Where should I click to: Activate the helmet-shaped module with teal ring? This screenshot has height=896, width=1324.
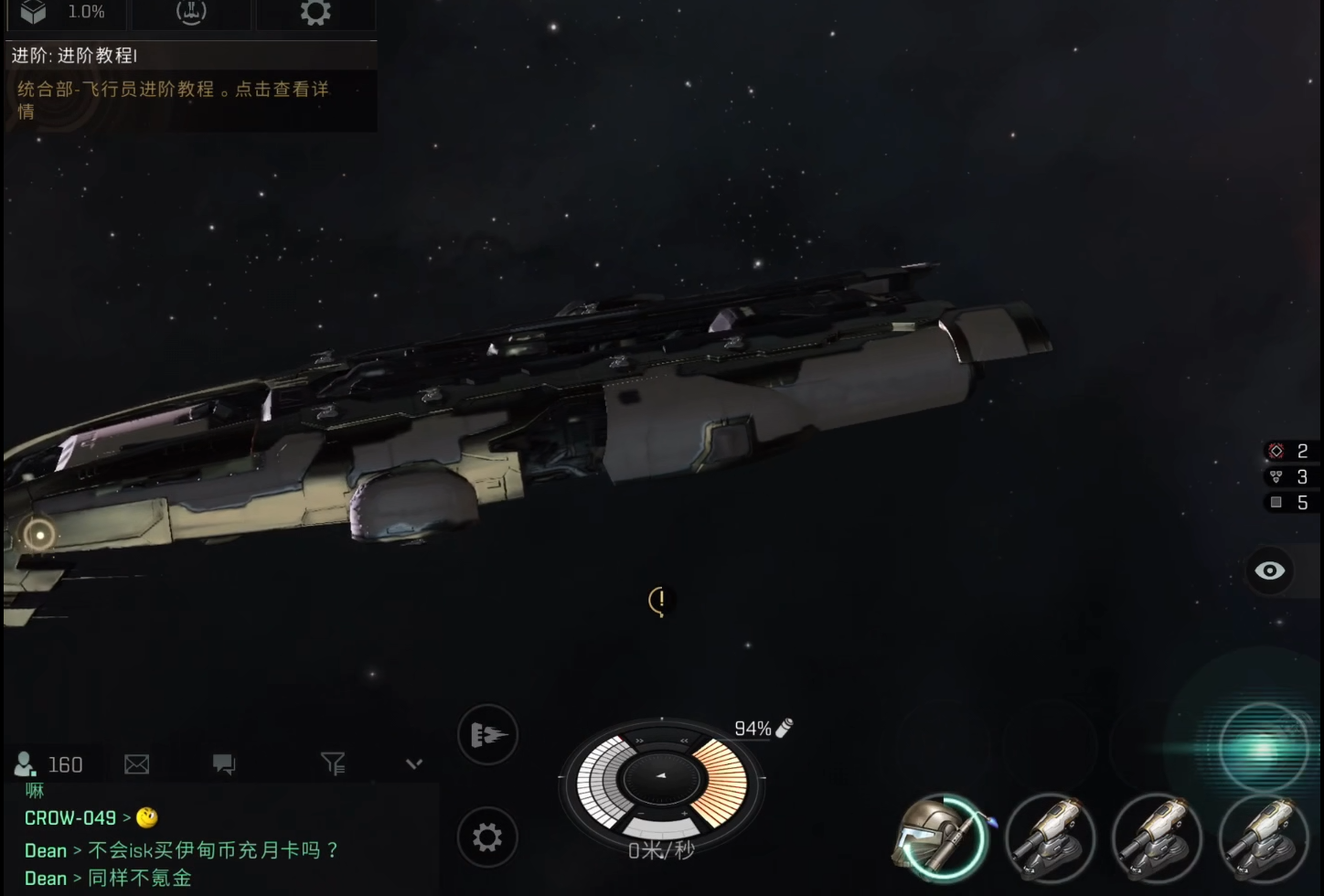point(942,837)
